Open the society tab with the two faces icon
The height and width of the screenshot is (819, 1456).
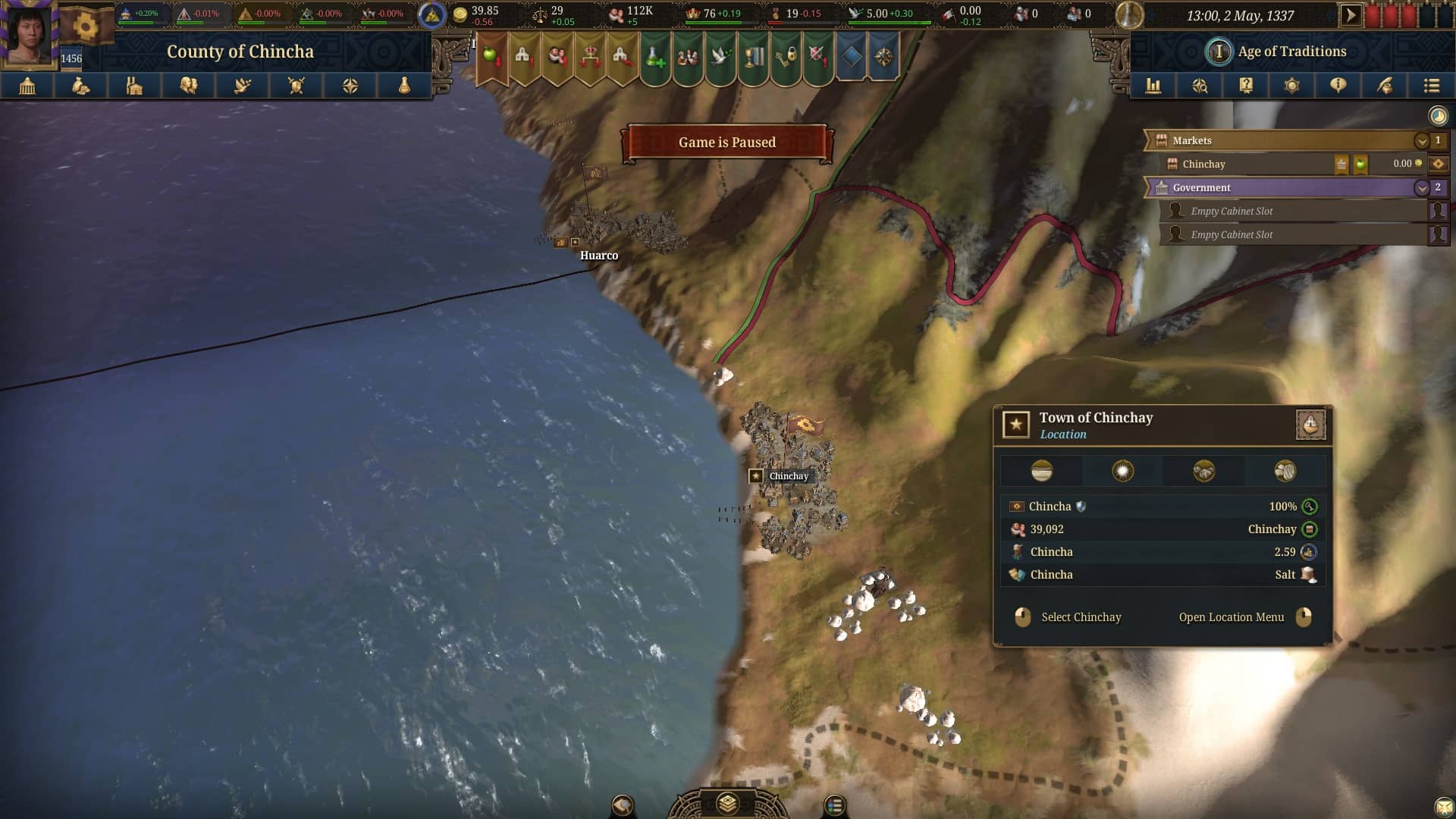coord(189,86)
